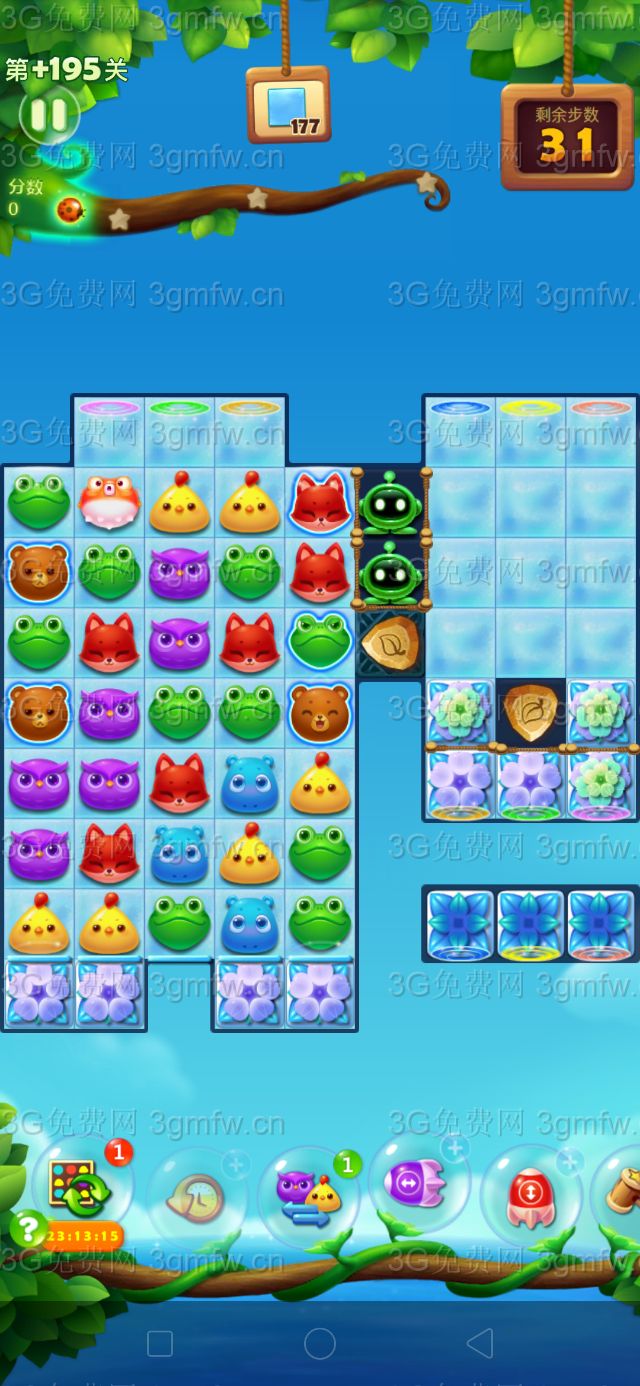This screenshot has height=1386, width=640.
Task: Tap the Android back button
Action: pyautogui.click(x=480, y=1342)
